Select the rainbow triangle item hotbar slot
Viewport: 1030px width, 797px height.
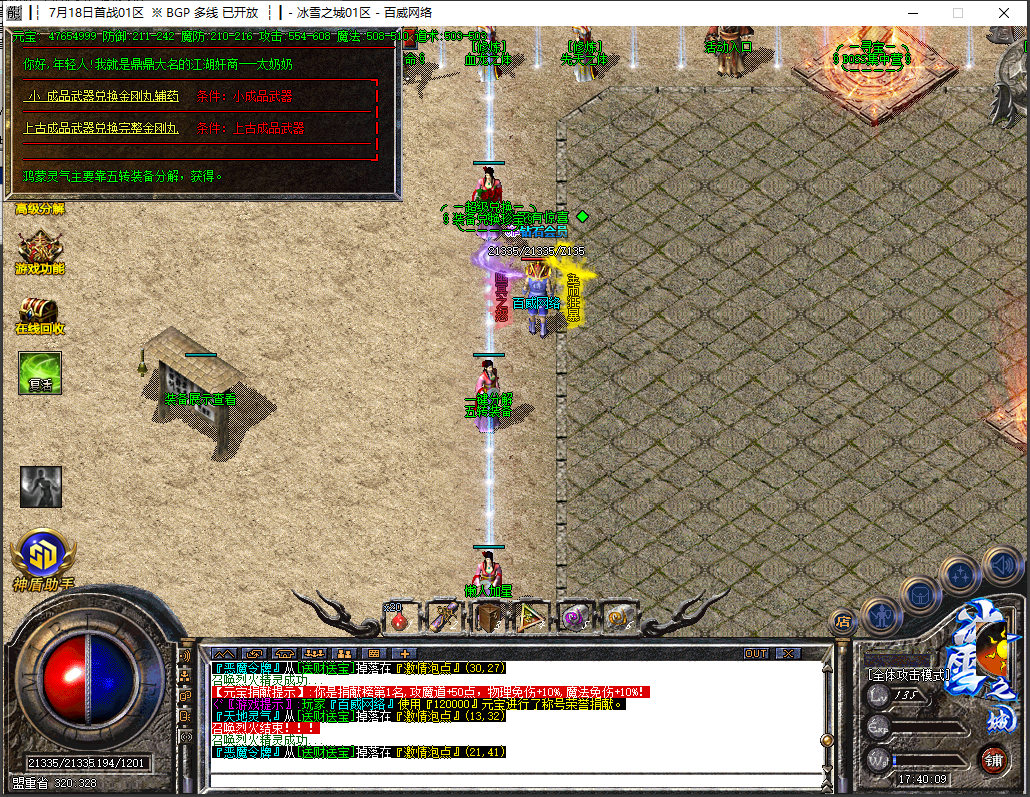click(x=532, y=618)
